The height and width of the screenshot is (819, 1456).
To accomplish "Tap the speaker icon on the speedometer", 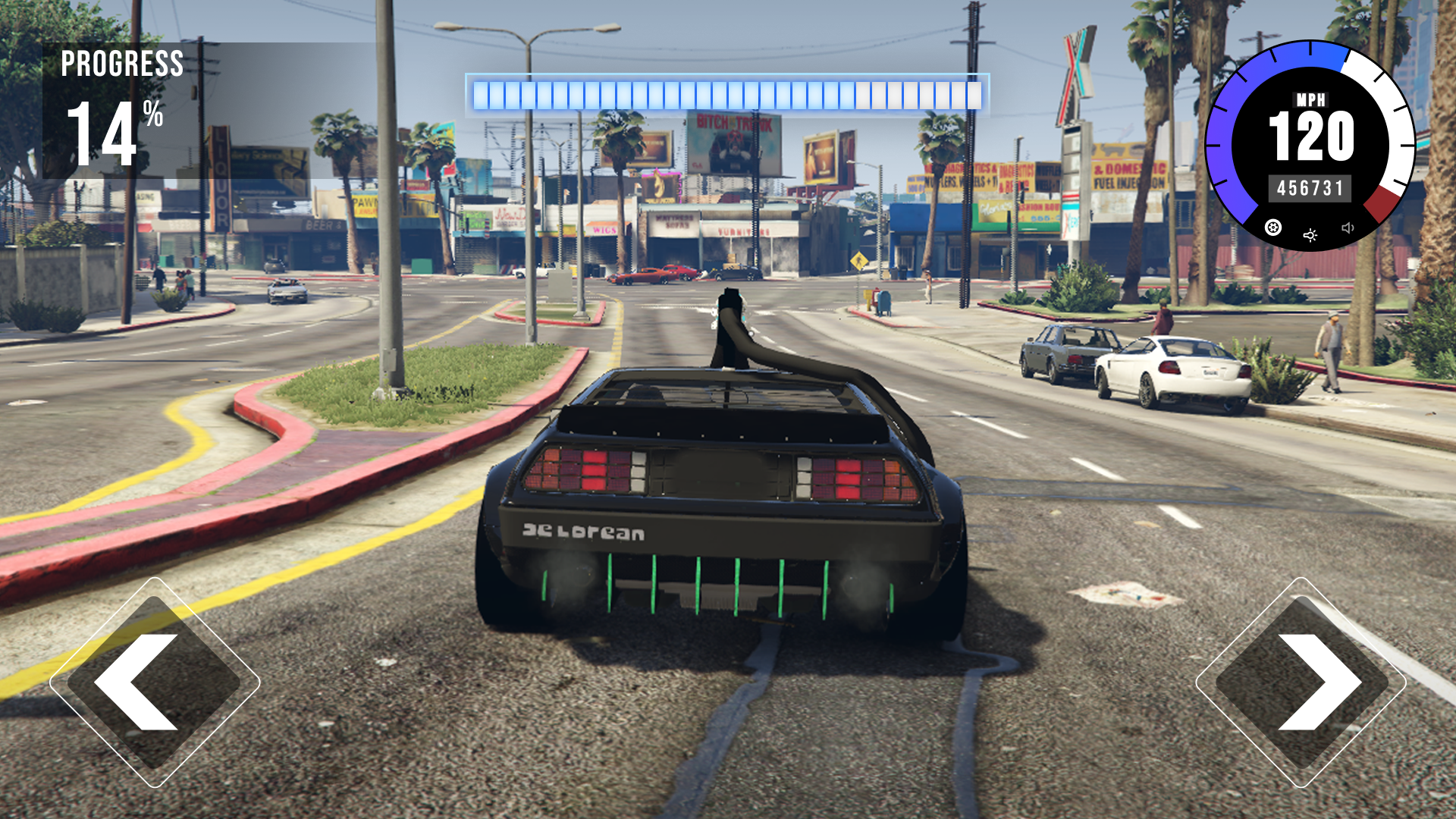I will 1348,227.
